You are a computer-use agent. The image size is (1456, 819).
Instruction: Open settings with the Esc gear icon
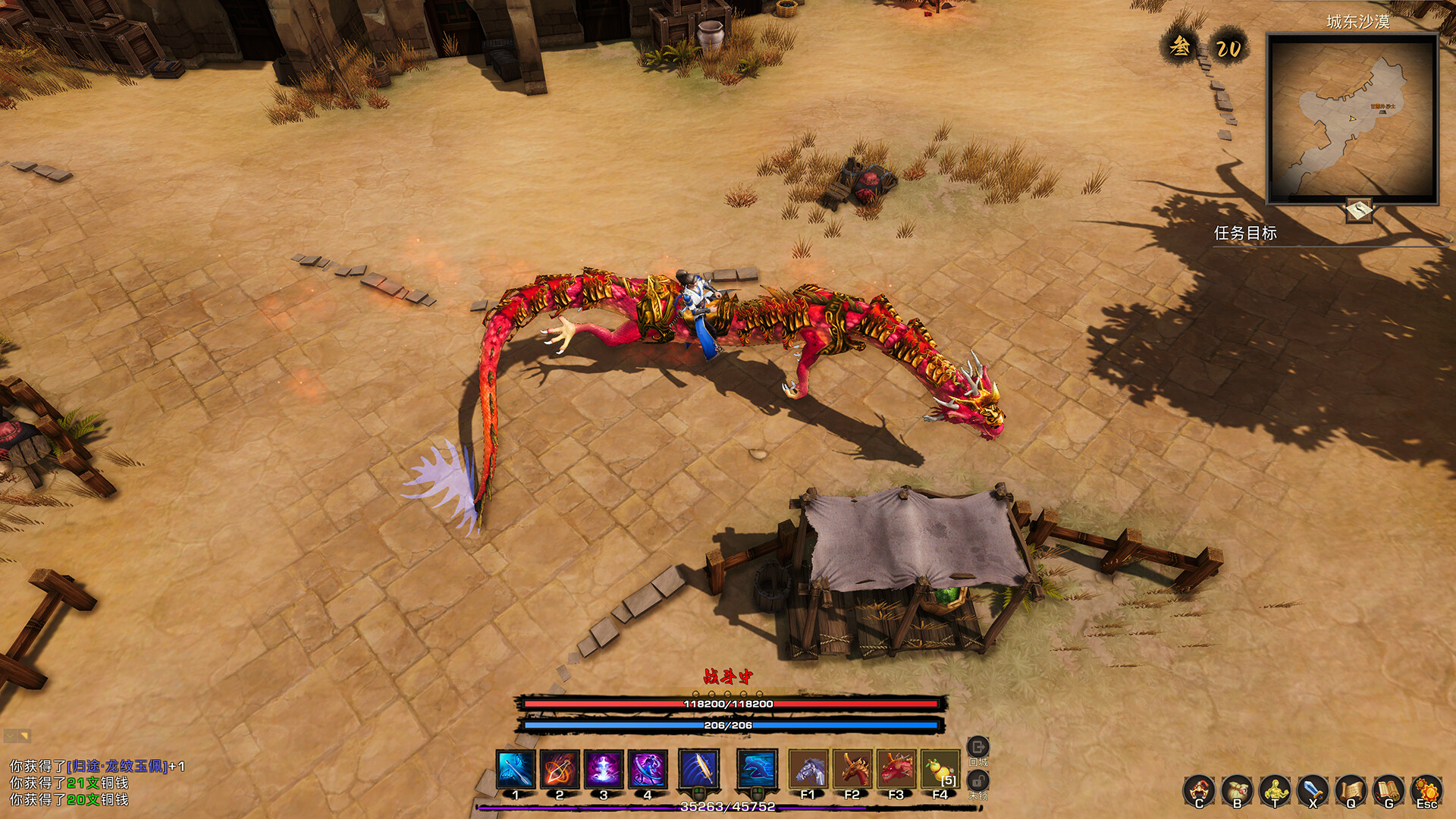tap(1427, 790)
